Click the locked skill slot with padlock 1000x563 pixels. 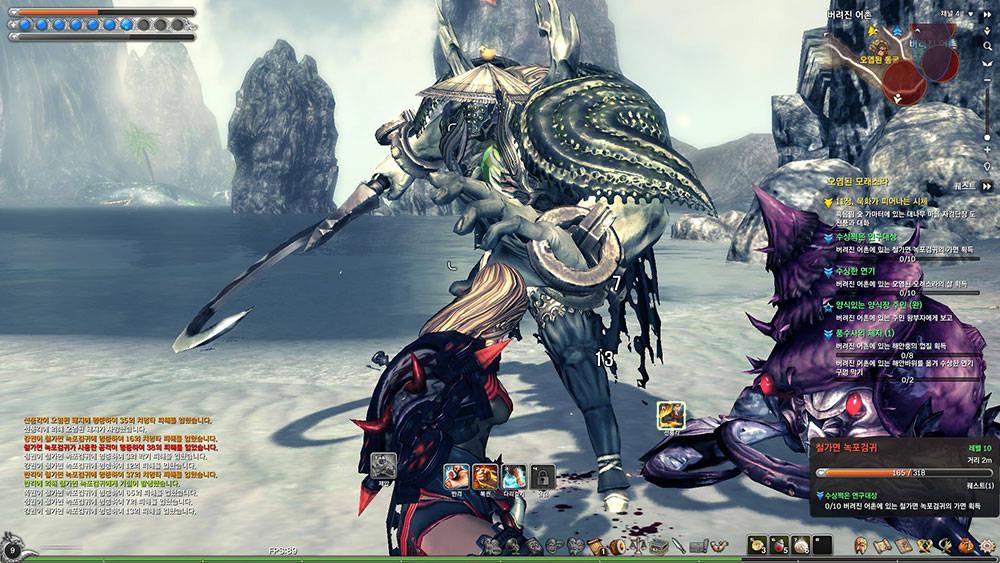(542, 476)
